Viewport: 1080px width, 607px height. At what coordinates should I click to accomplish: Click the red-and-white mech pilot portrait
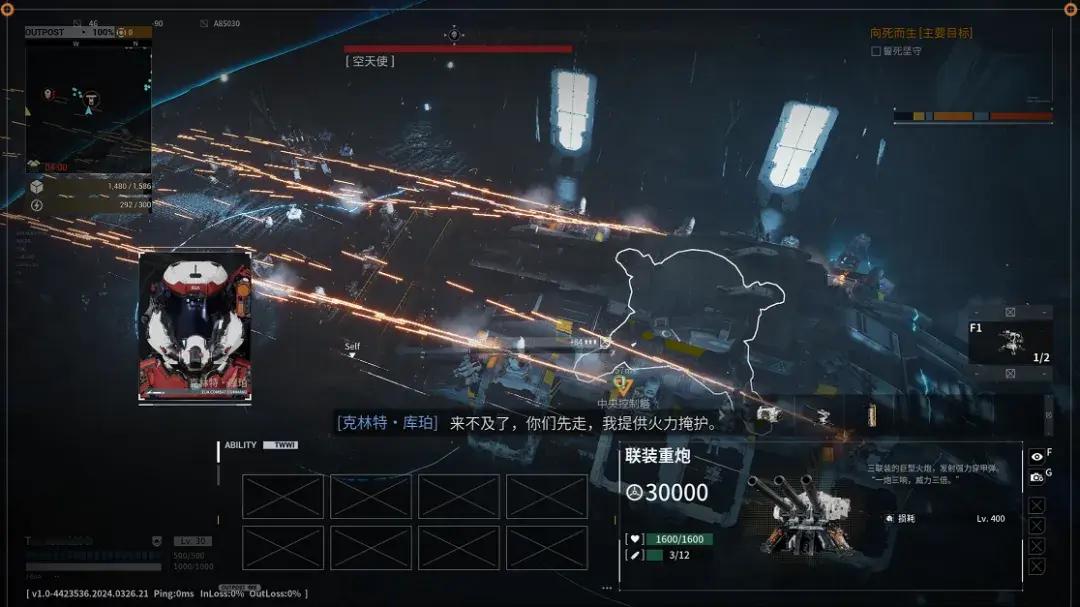[195, 327]
